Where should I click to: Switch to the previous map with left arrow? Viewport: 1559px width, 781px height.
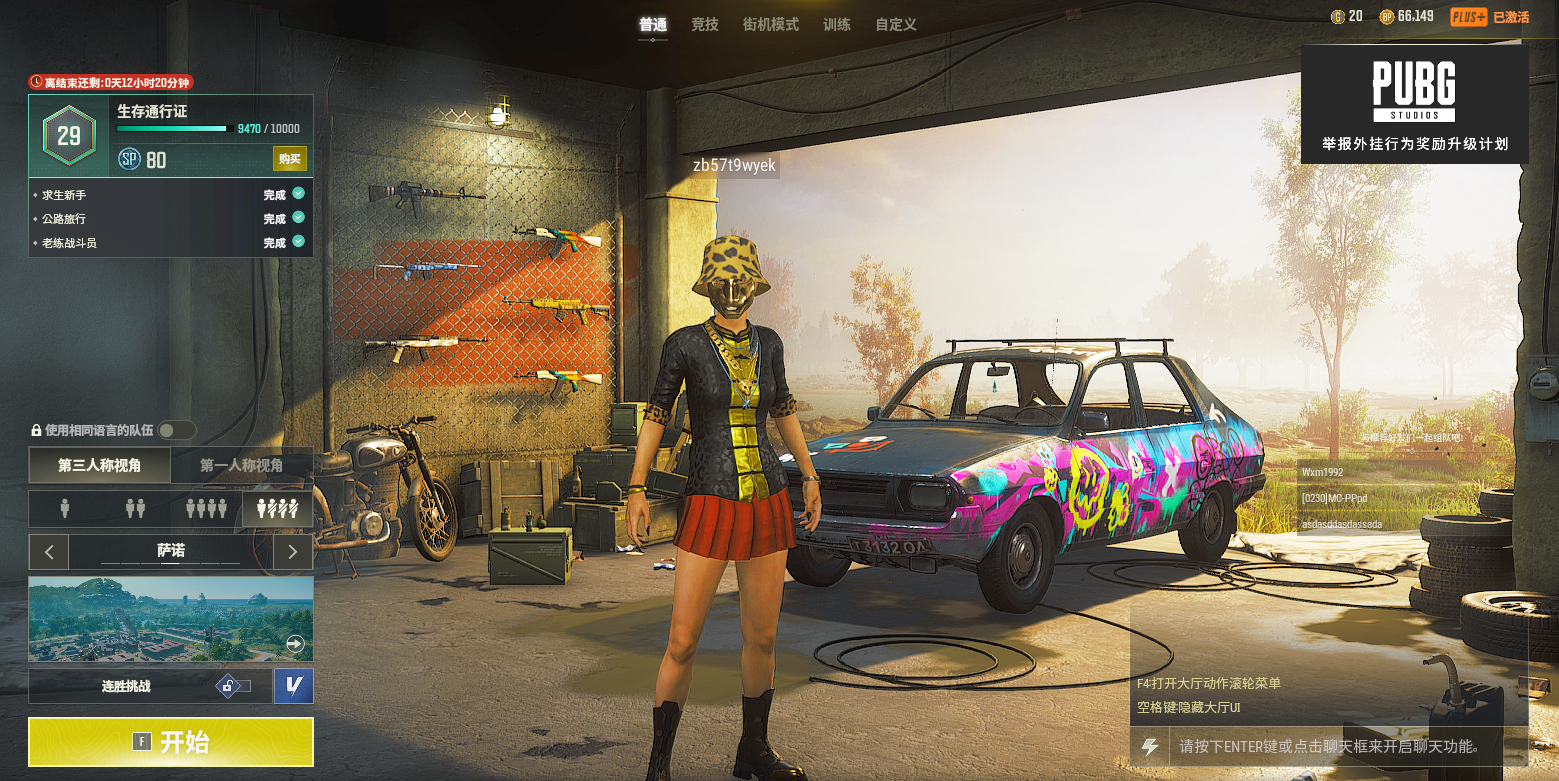49,551
